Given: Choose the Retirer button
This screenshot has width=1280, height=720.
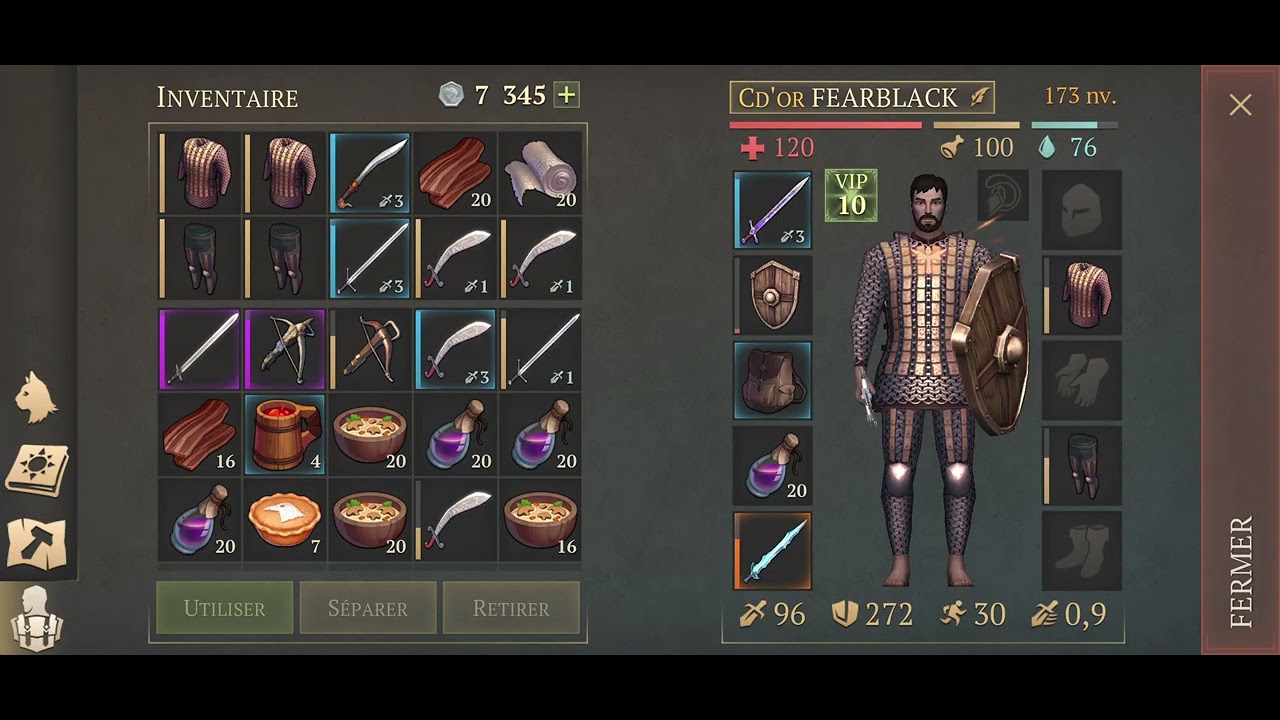Looking at the screenshot, I should (511, 608).
